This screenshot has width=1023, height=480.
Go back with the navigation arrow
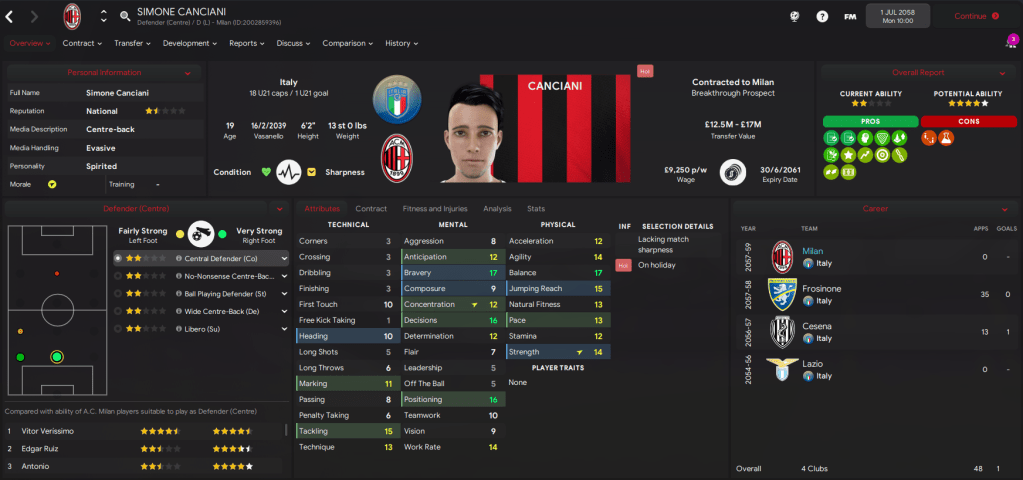coord(11,16)
